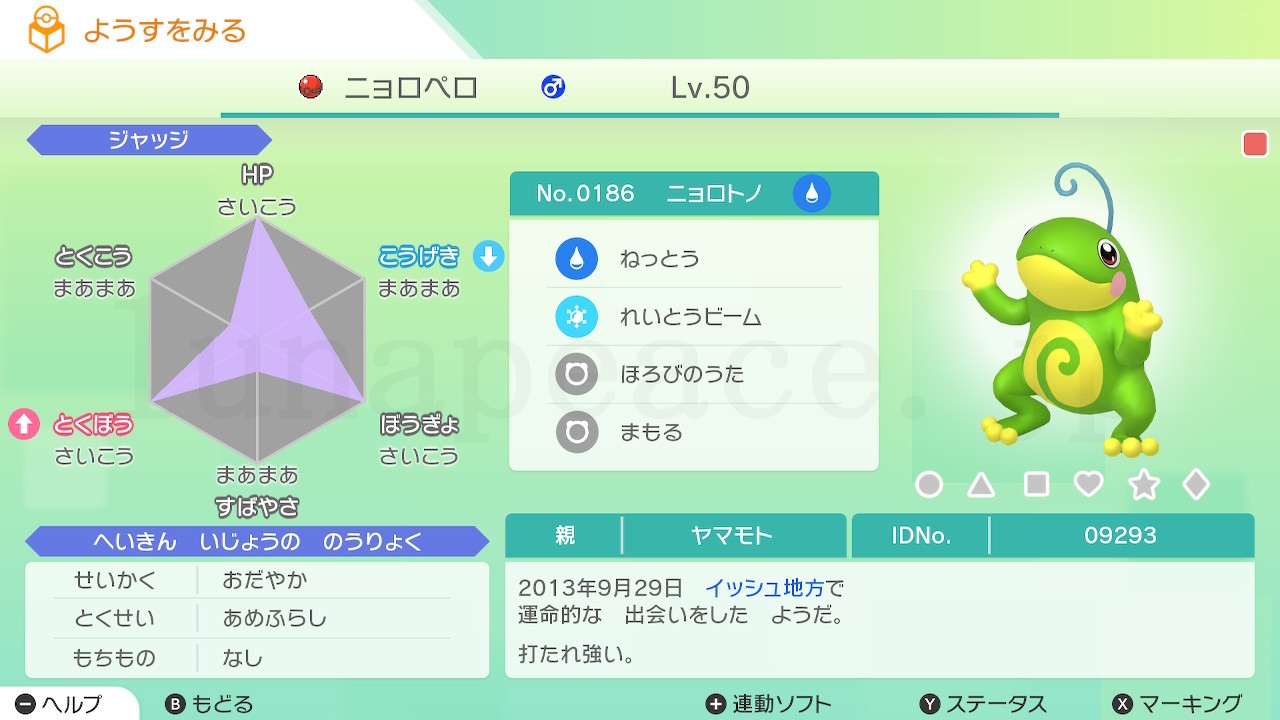Toggle the triangle marking symbol
Screen dimensions: 1280x720
point(982,484)
